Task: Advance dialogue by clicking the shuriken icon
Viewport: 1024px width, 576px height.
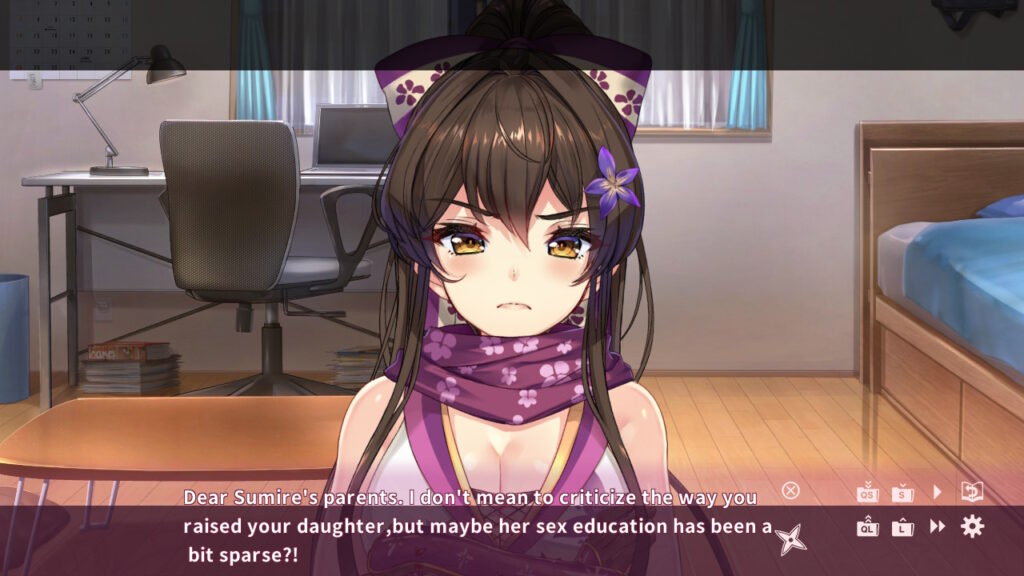Action: pos(791,538)
